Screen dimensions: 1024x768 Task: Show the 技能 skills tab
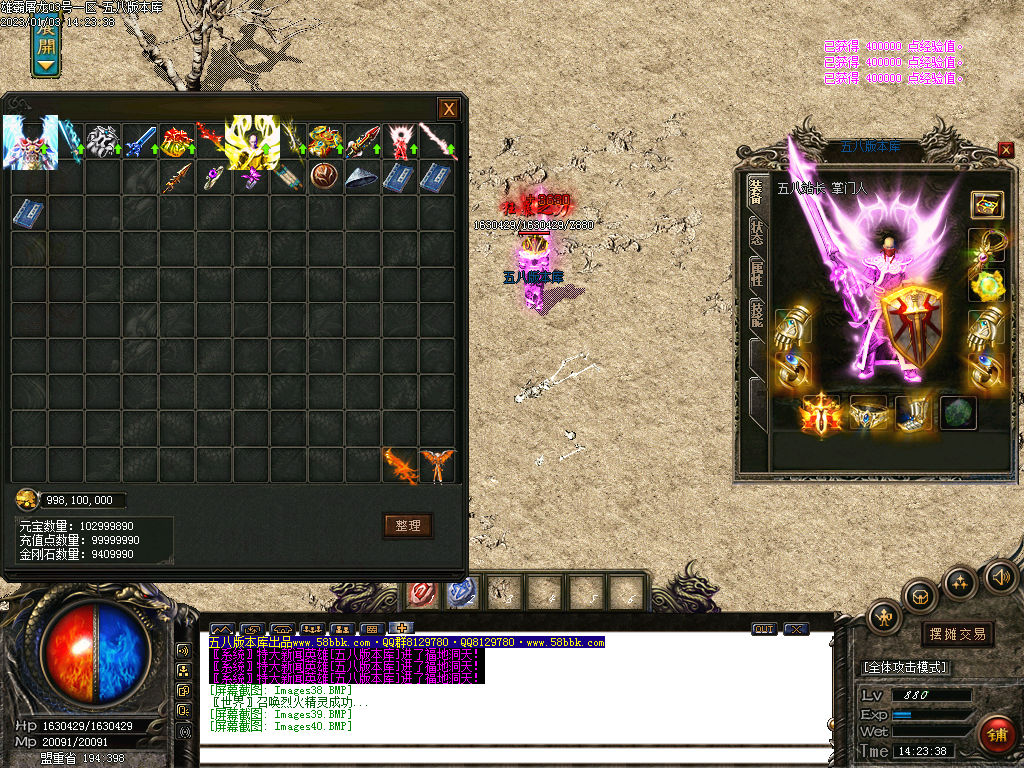point(757,316)
